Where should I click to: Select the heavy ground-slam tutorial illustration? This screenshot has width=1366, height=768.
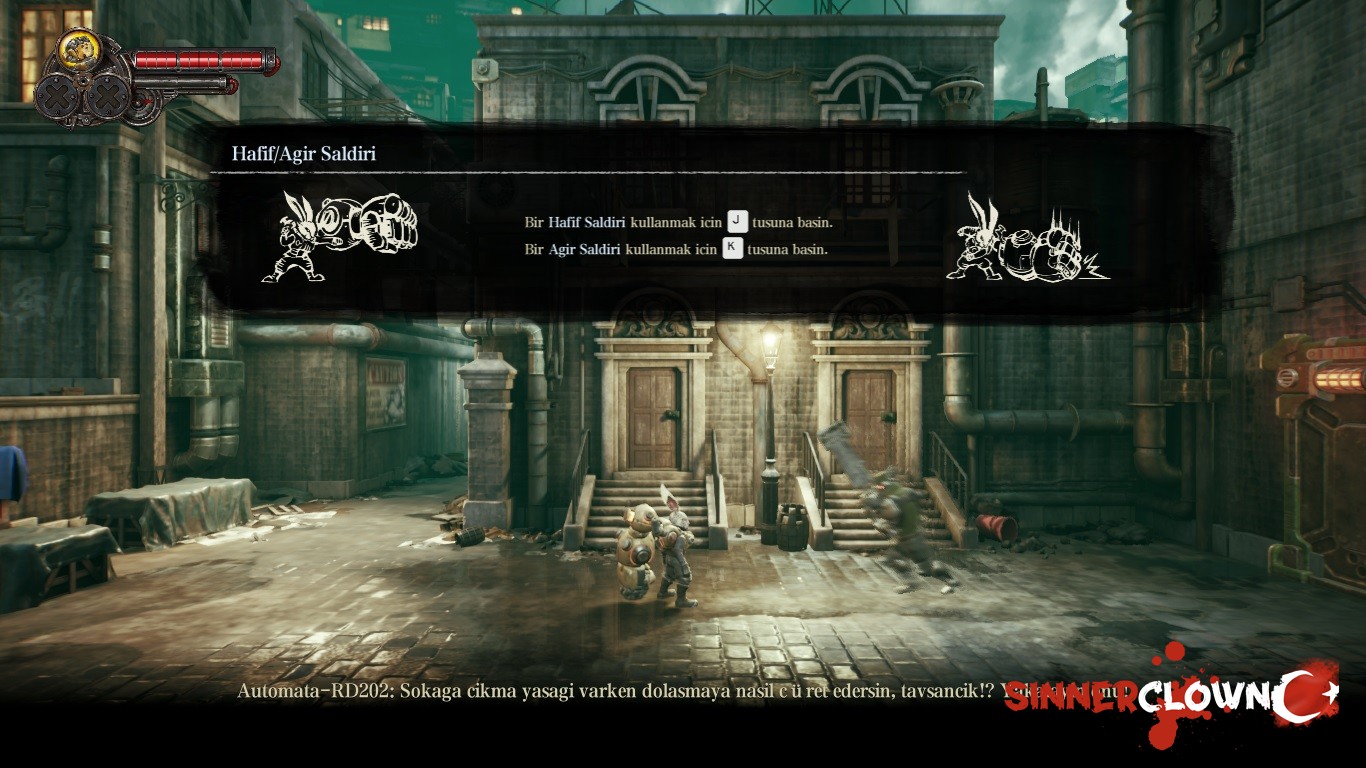(1026, 239)
